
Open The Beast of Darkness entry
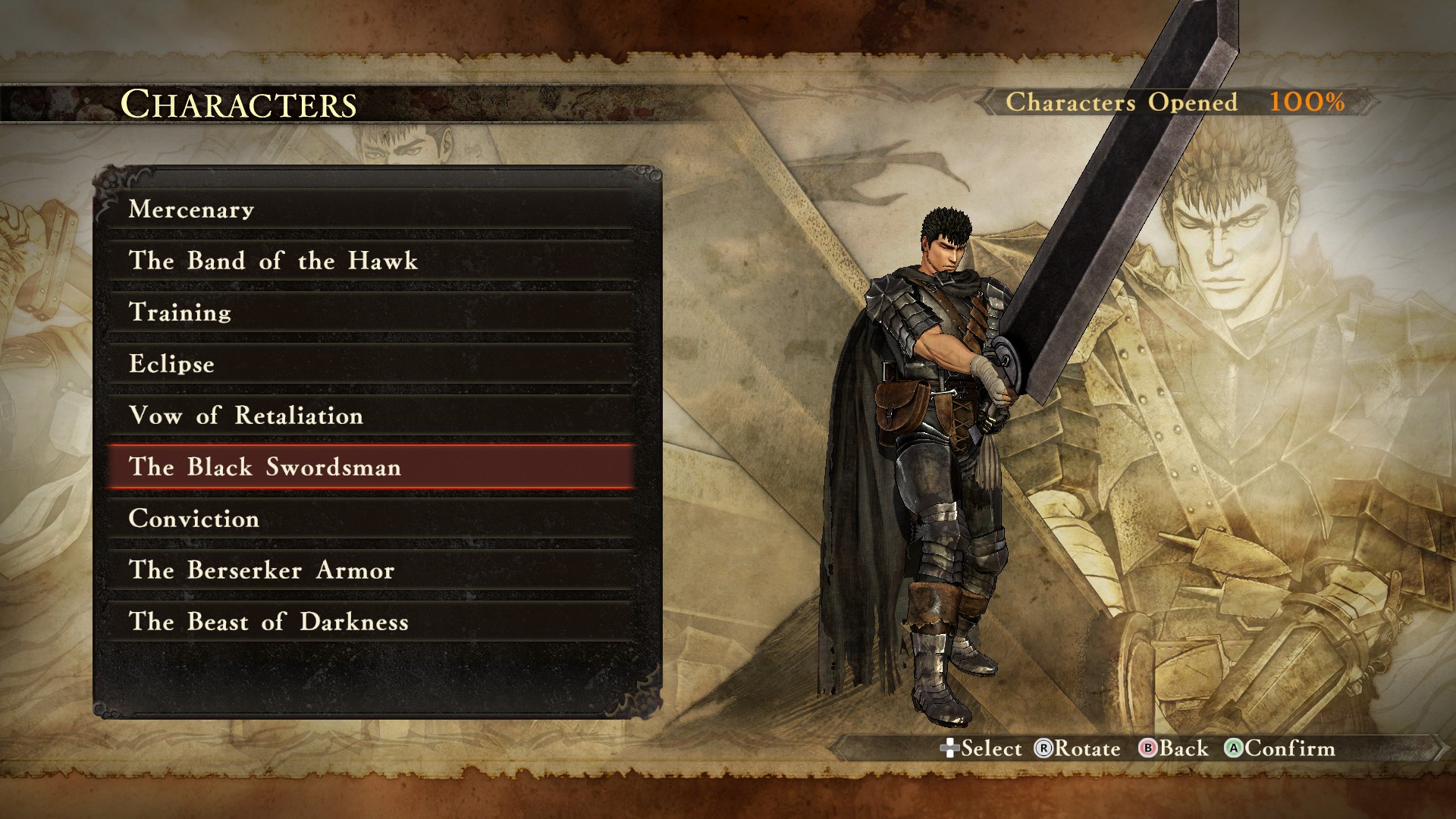pos(370,622)
